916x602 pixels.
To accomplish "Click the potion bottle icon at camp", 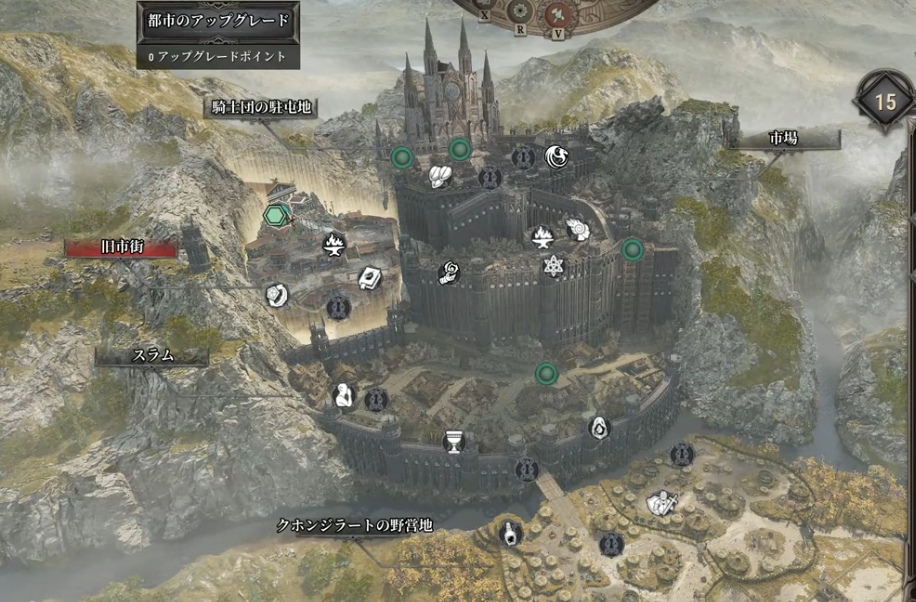I will click(x=510, y=533).
